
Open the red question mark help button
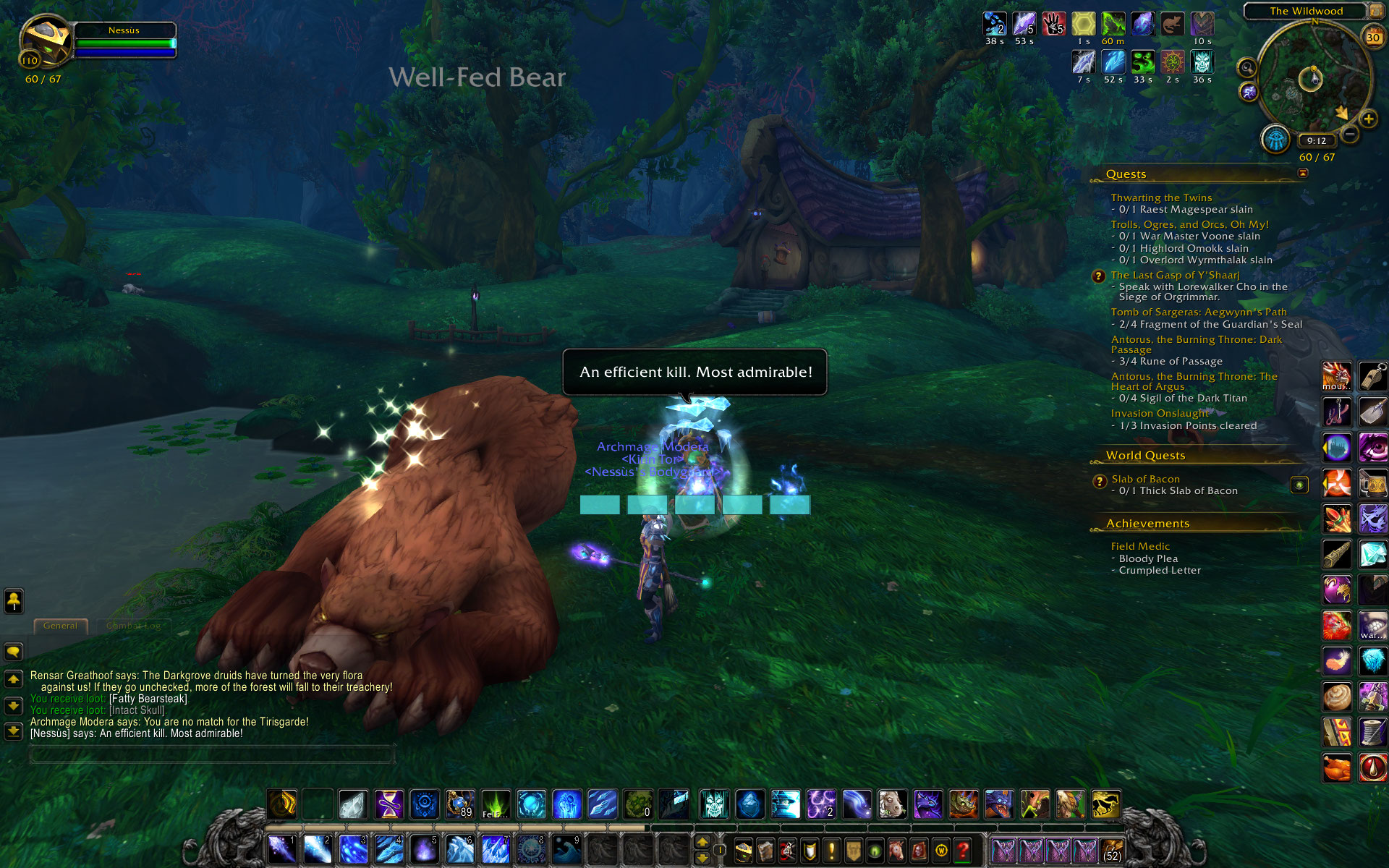pyautogui.click(x=962, y=851)
